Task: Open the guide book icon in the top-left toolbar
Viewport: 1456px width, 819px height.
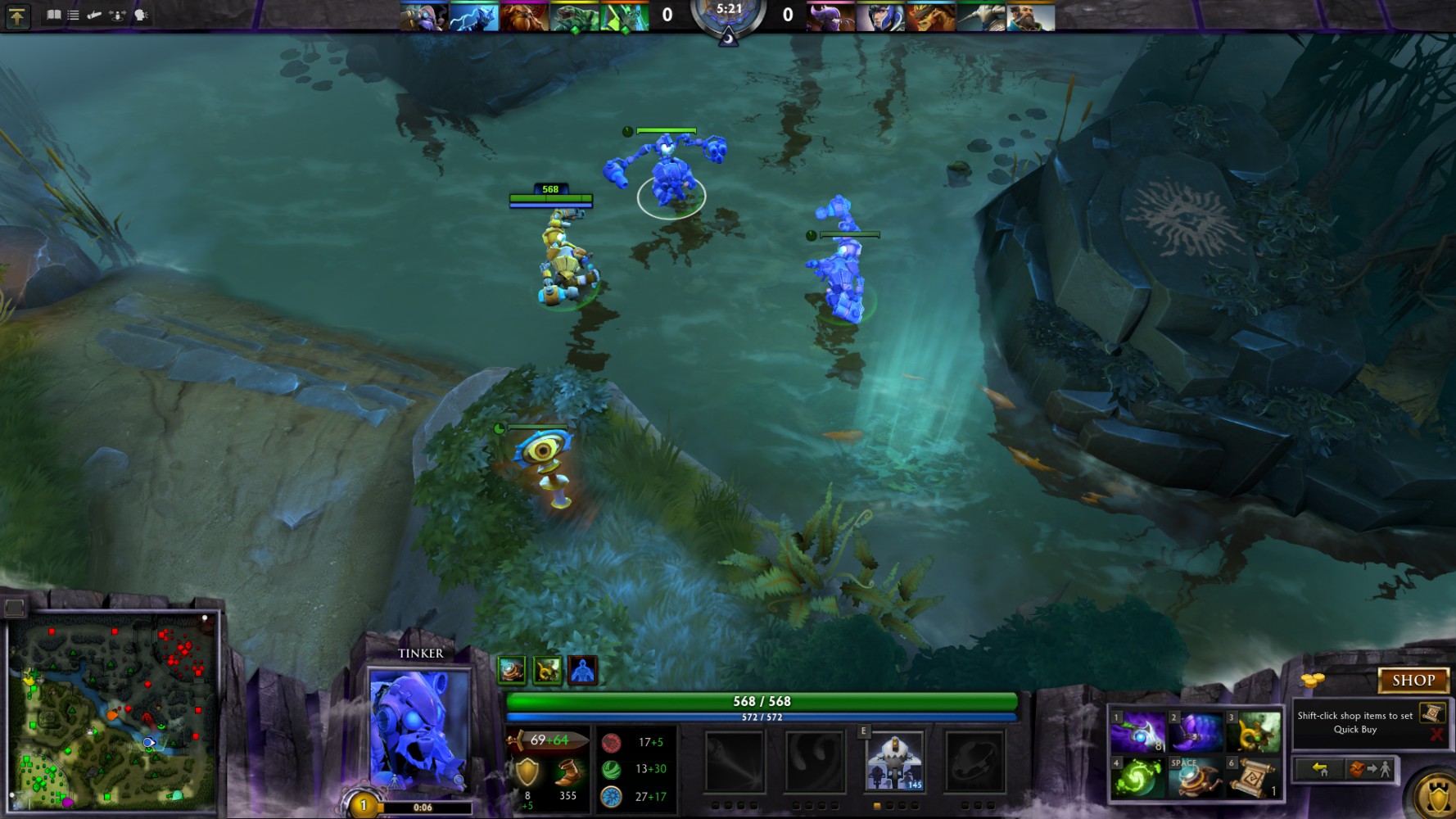Action: coord(53,14)
